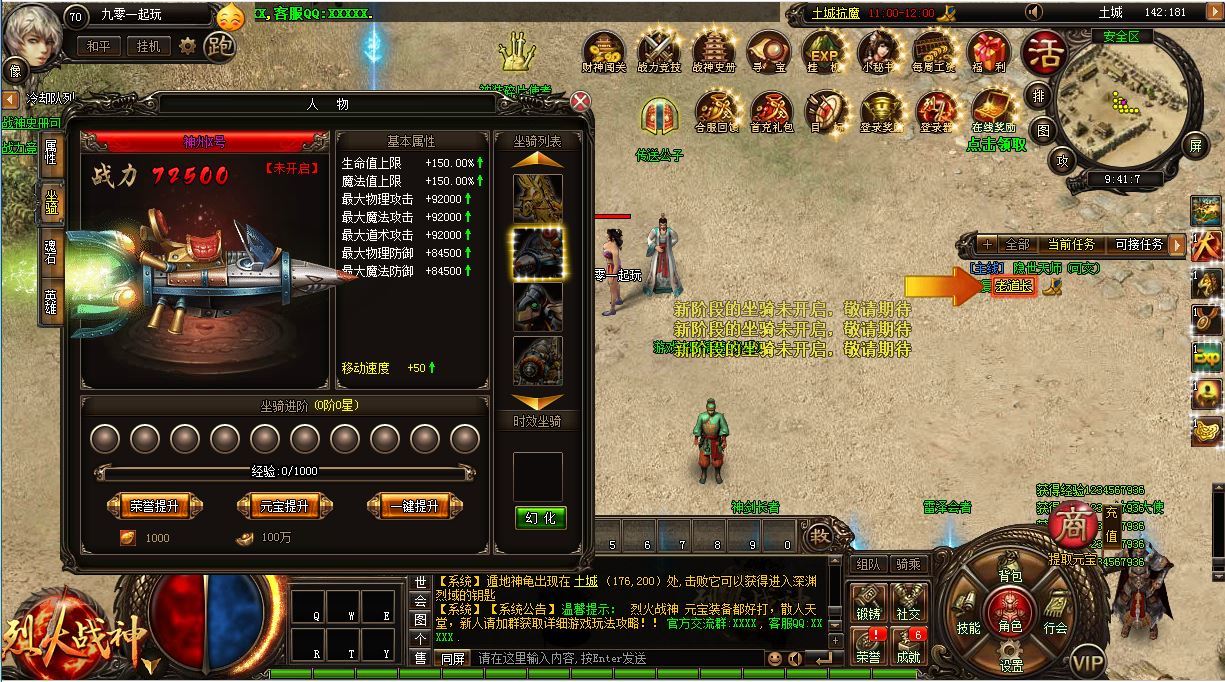This screenshot has width=1225, height=682.
Task: Open the VIP panel
Action: coord(1087,661)
